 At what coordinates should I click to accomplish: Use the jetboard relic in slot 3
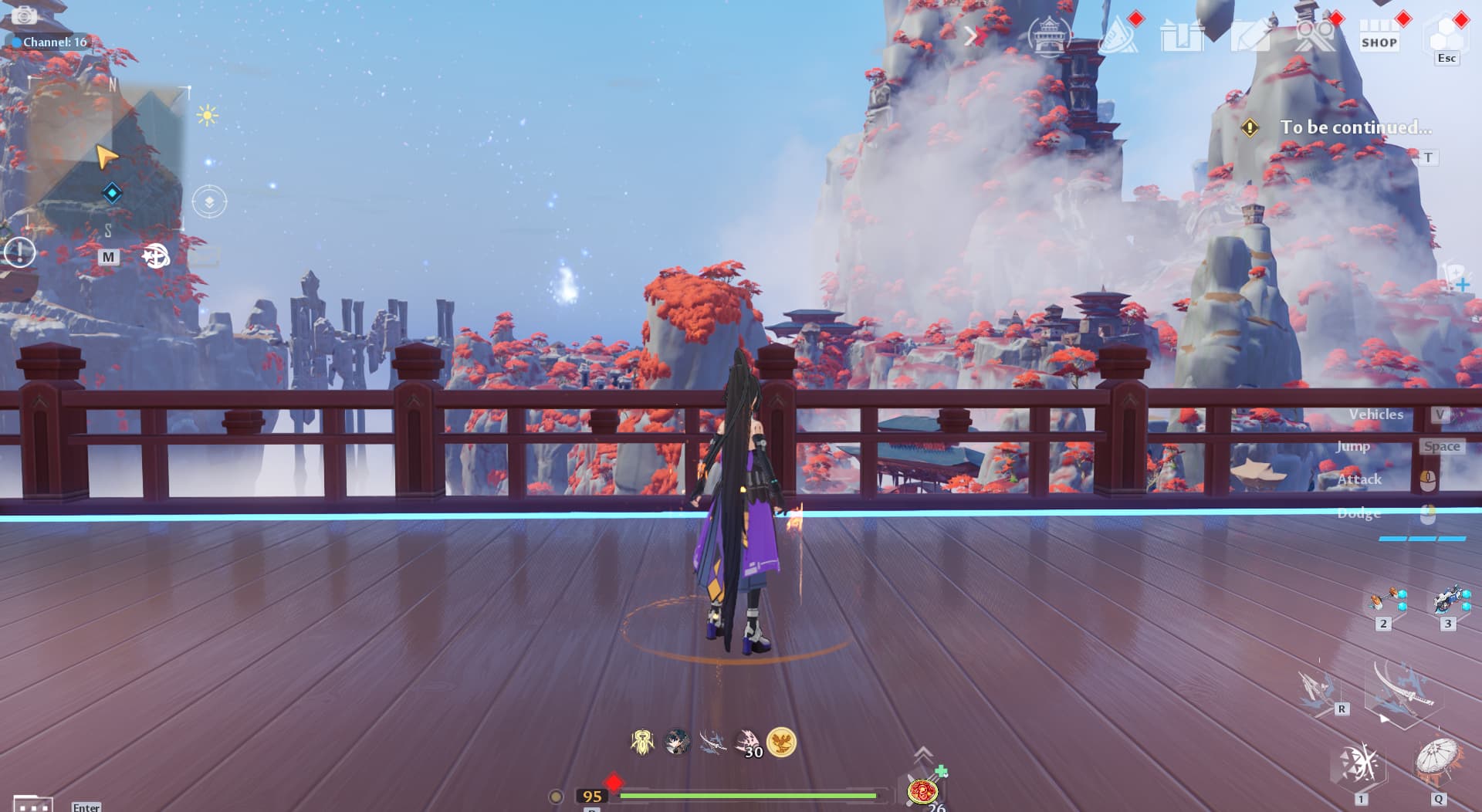point(1448,602)
